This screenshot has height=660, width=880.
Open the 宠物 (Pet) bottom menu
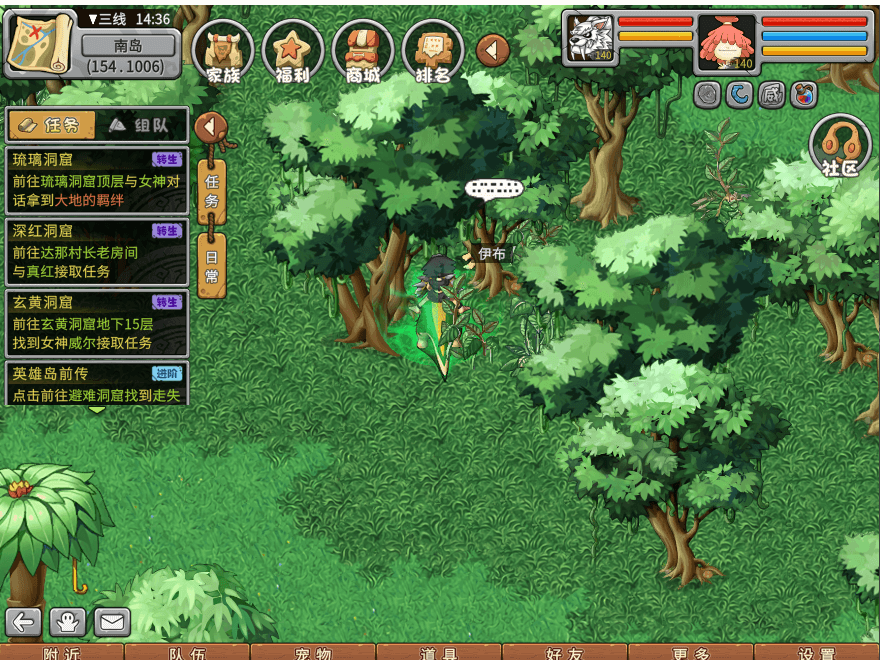pyautogui.click(x=313, y=653)
